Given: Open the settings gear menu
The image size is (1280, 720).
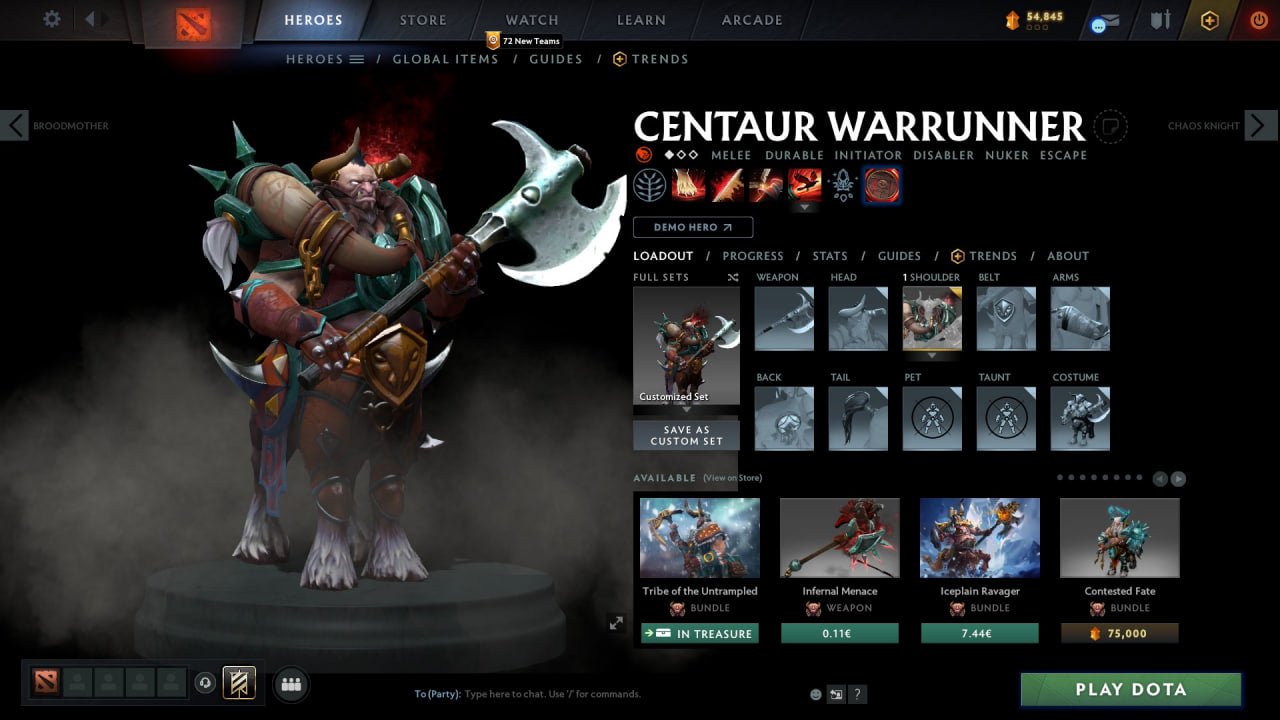Looking at the screenshot, I should [49, 19].
